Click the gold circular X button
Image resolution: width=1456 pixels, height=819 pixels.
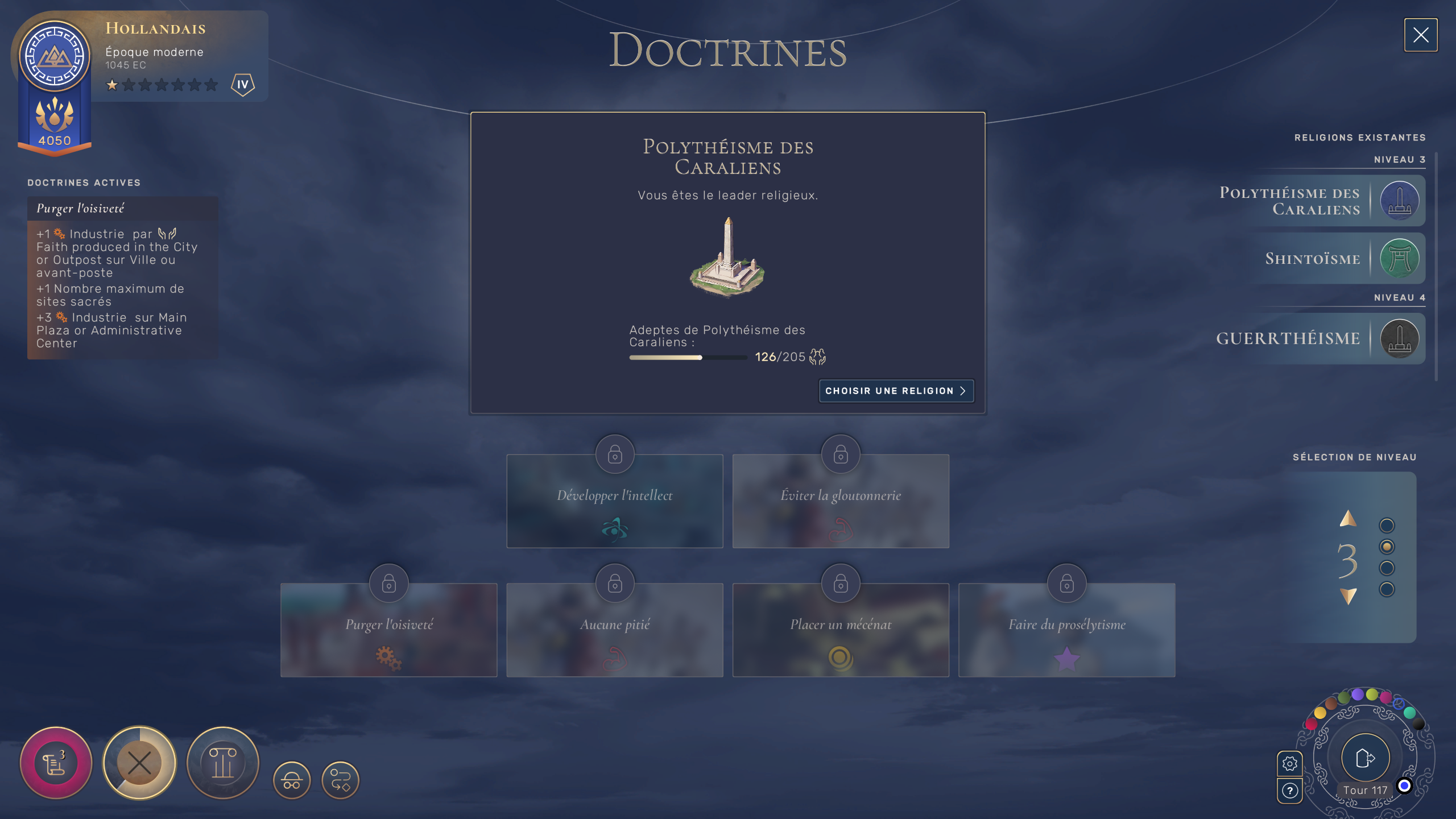[139, 763]
